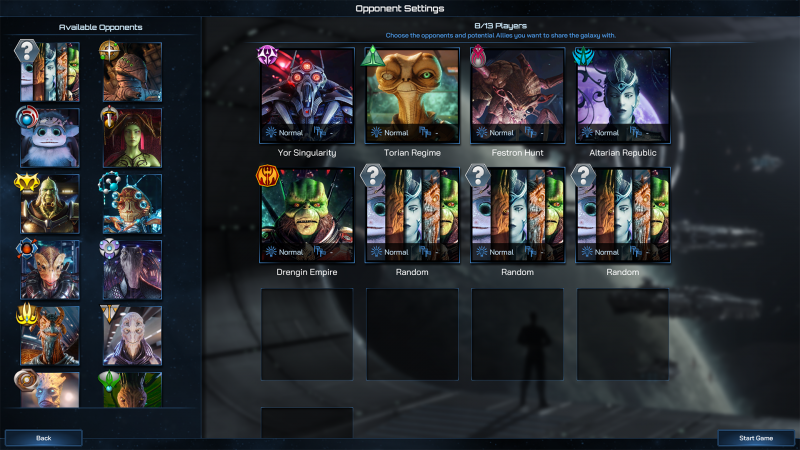This screenshot has height=450, width=800.
Task: Add the white furry blue-faced alien opponent
Action: point(50,138)
